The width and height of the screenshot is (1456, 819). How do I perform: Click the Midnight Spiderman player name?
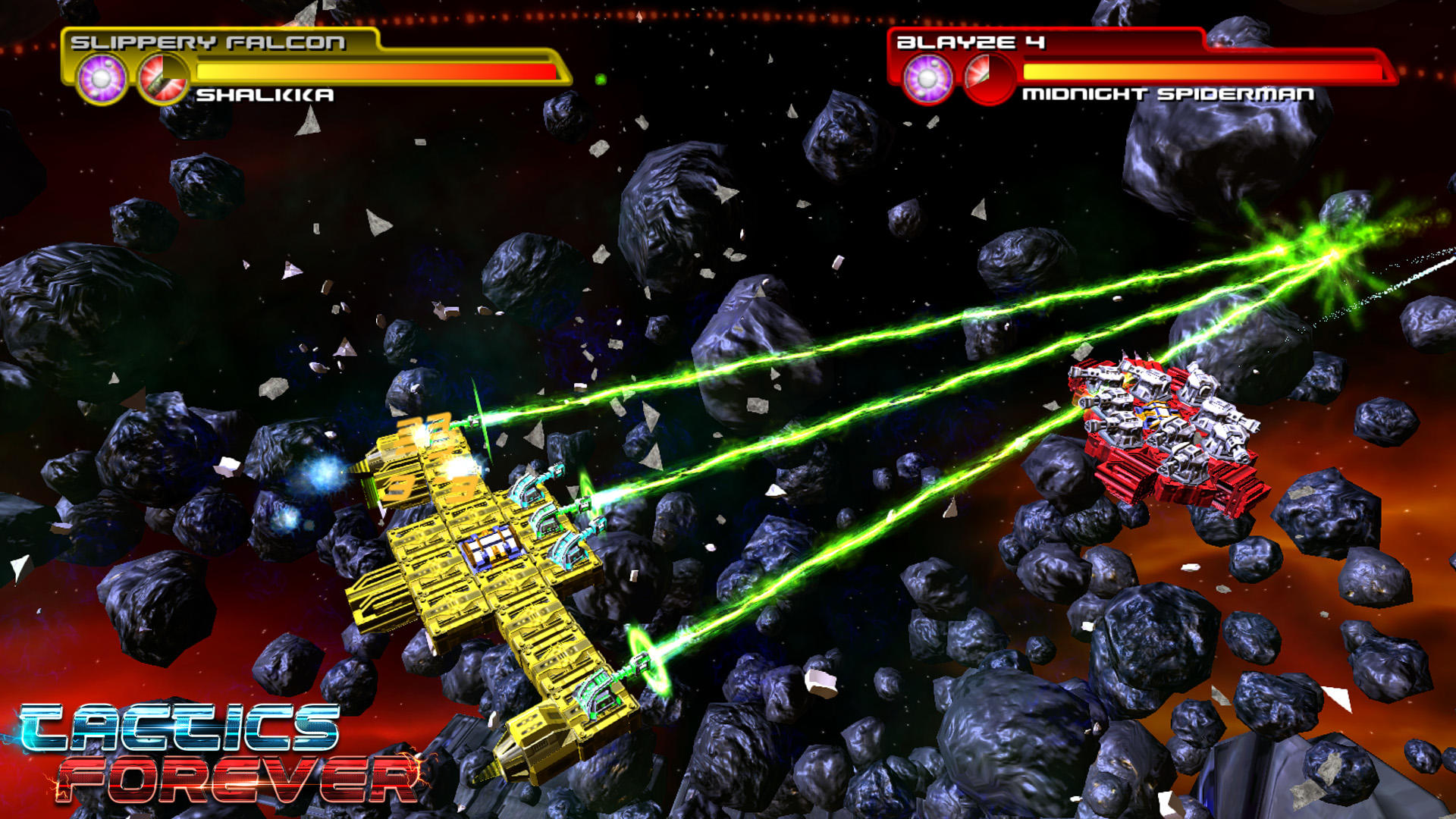(1168, 95)
